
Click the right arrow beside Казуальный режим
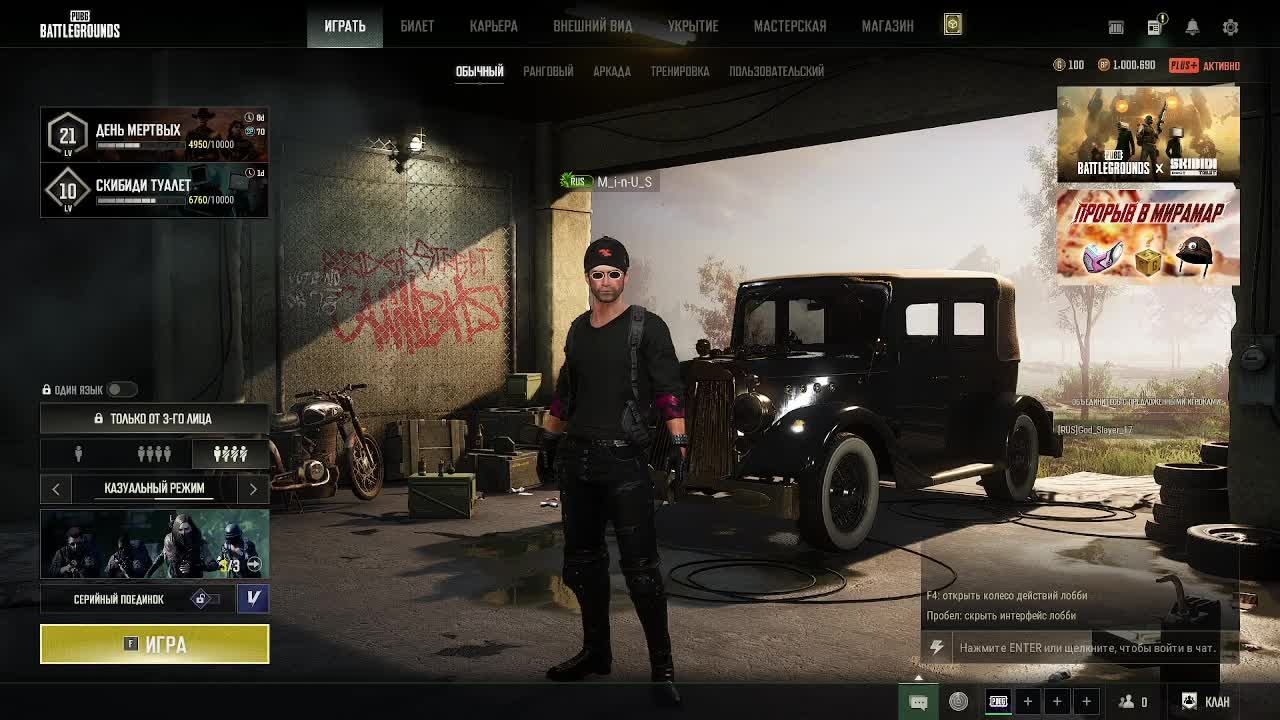click(x=253, y=488)
